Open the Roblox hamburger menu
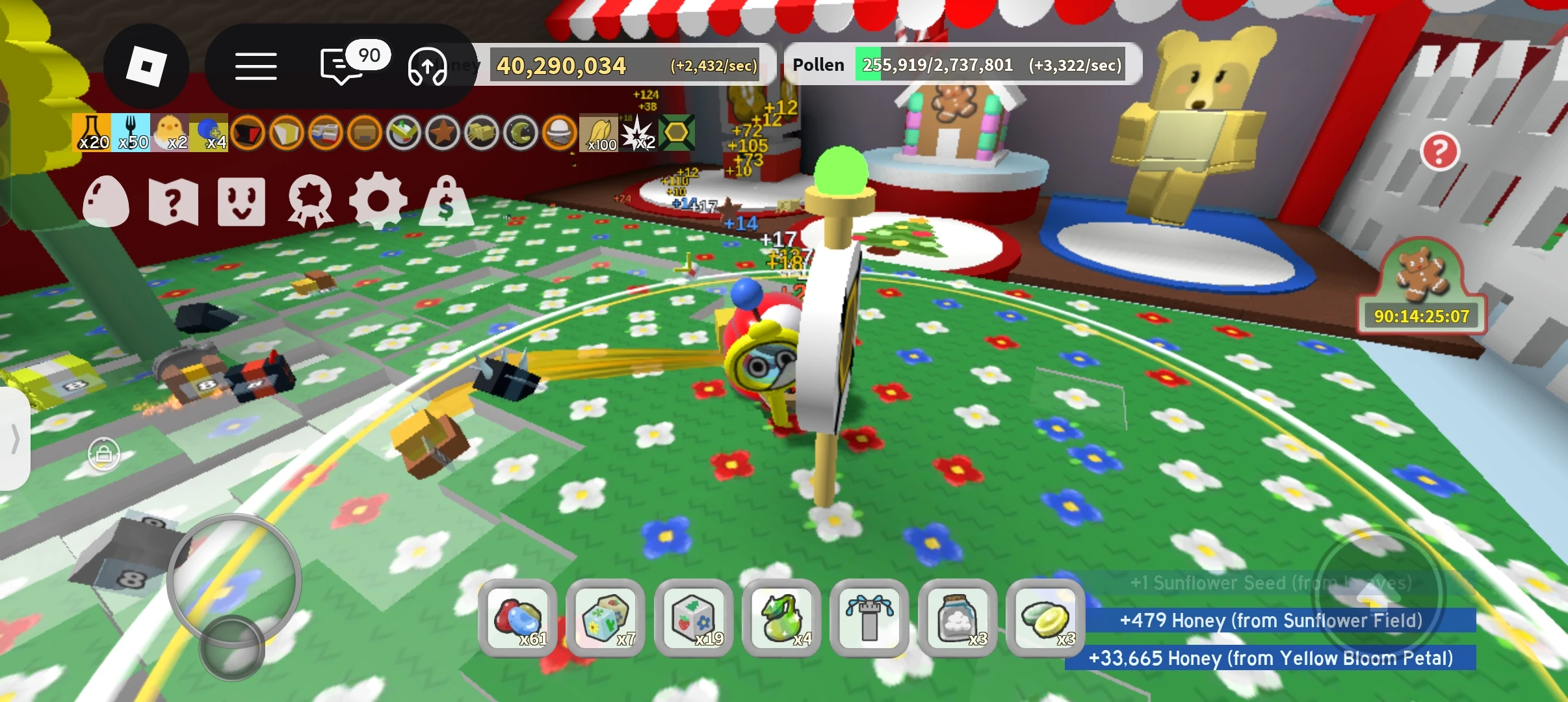The width and height of the screenshot is (1568, 702). coord(255,67)
